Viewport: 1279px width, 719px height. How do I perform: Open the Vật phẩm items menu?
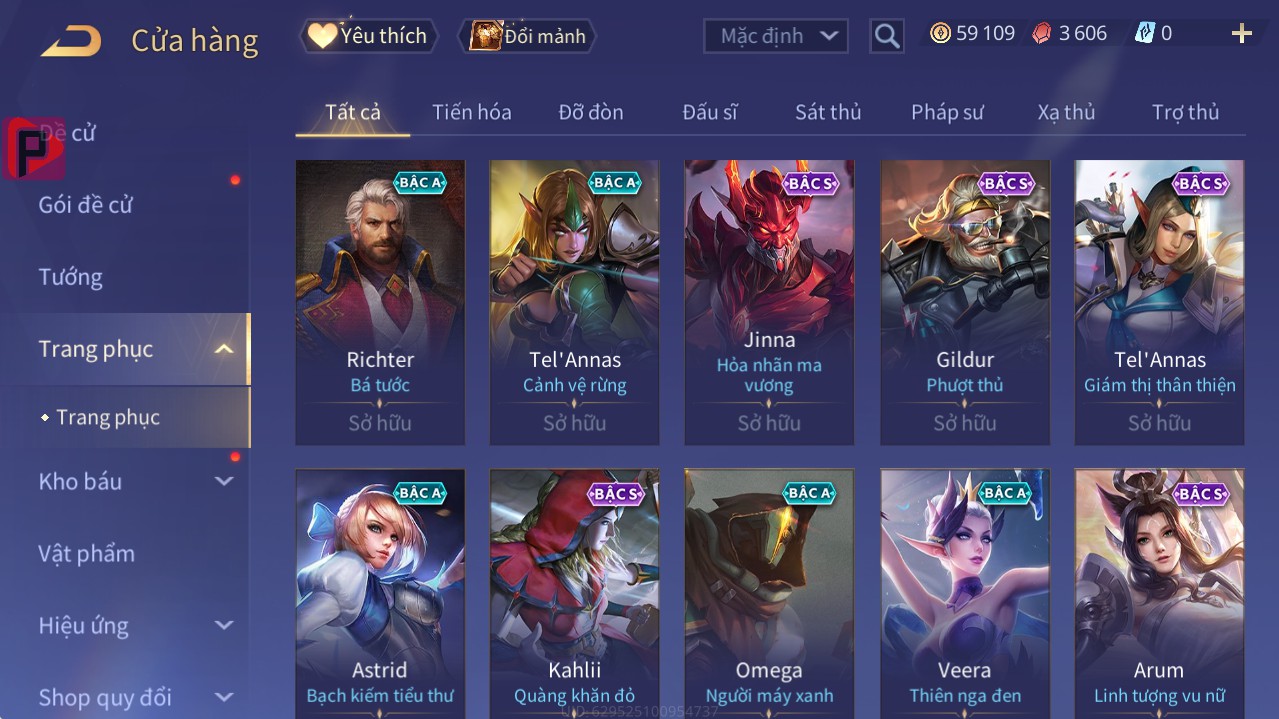point(87,553)
